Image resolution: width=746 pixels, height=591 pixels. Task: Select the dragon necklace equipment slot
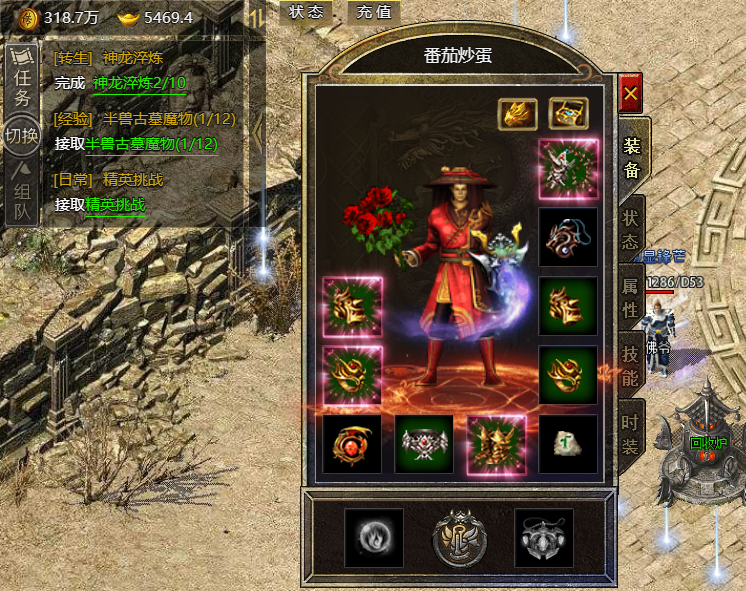[x=568, y=237]
